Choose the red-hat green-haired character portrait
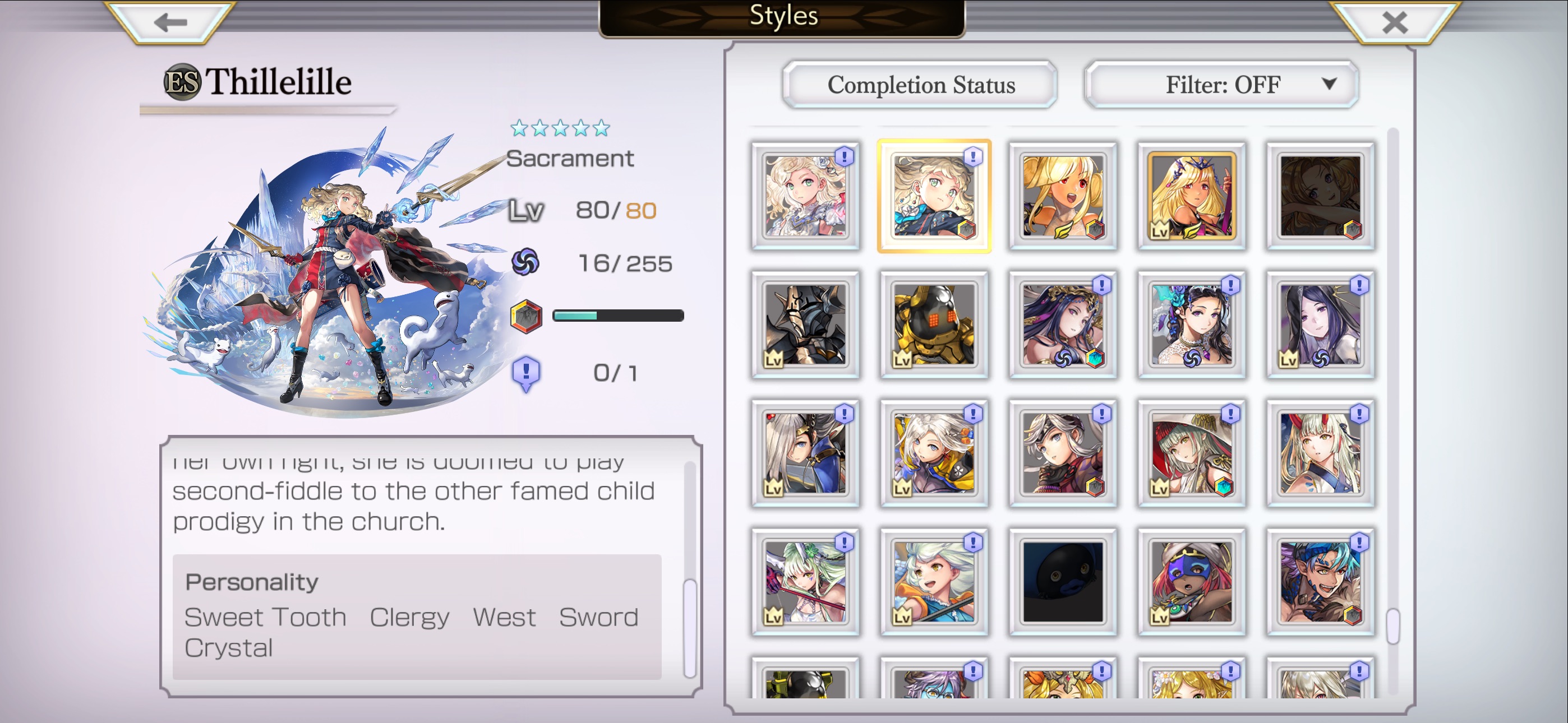Image resolution: width=1568 pixels, height=723 pixels. coord(1191,453)
